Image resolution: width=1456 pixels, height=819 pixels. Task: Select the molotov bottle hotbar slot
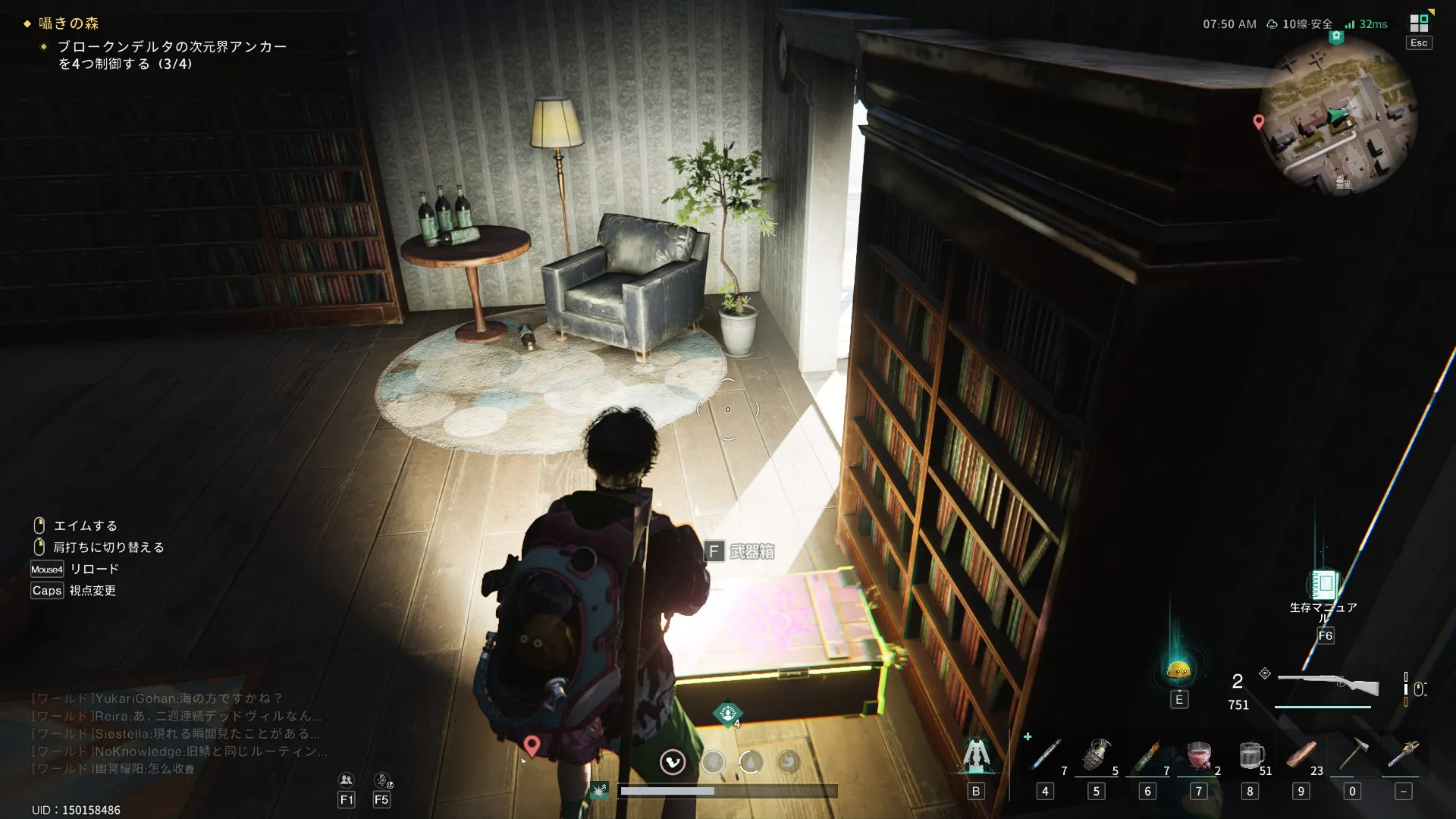(1147, 755)
